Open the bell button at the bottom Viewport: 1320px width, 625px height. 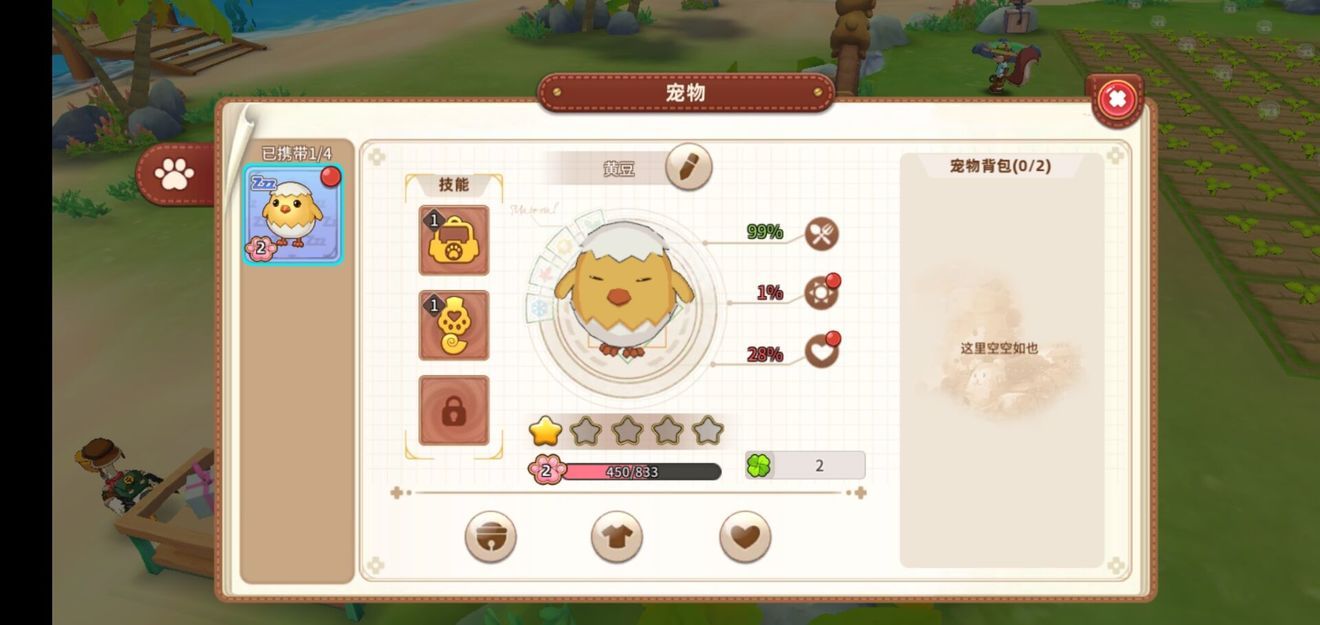pyautogui.click(x=490, y=537)
